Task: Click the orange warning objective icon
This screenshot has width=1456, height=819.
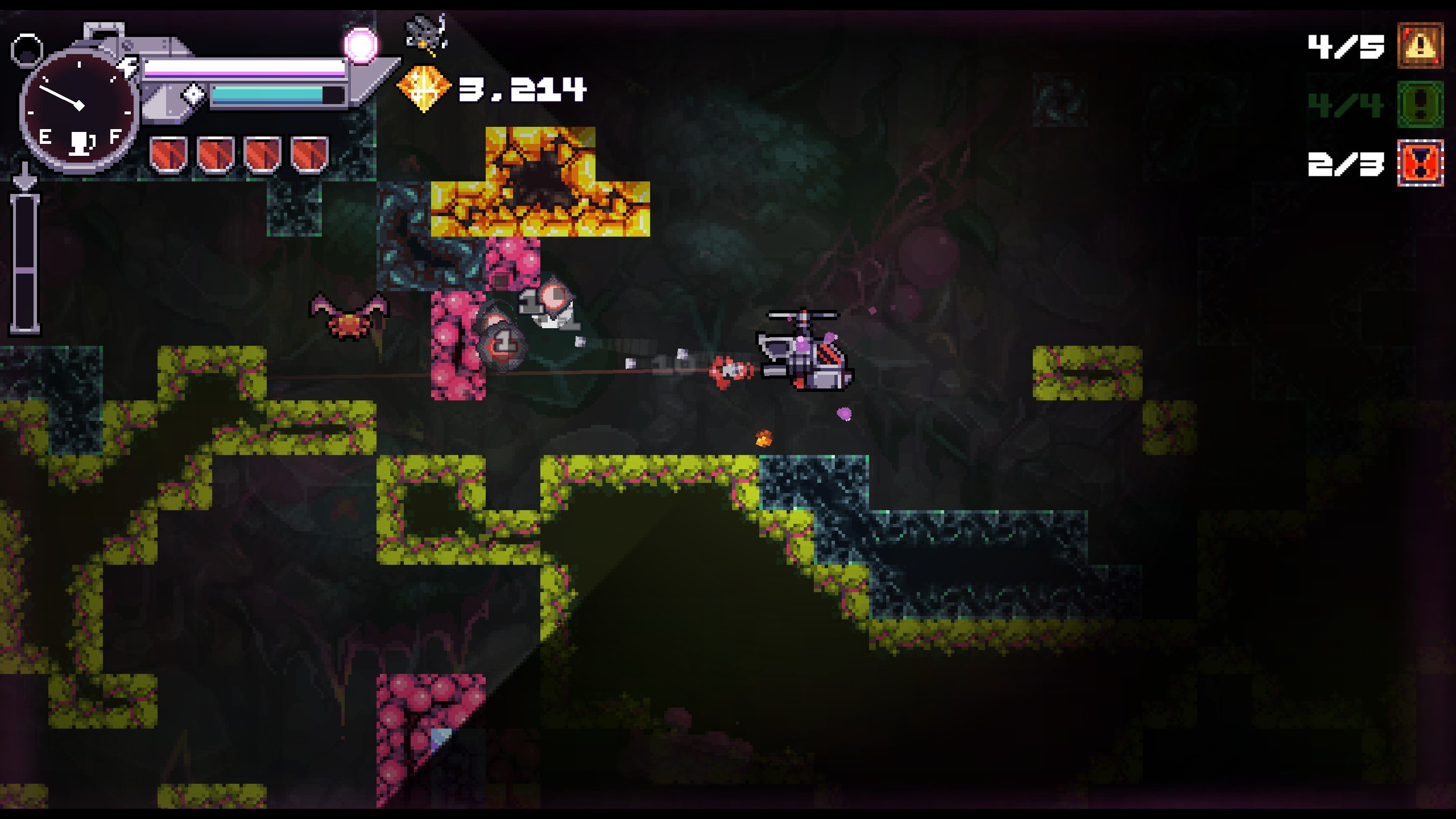Action: point(1420,46)
